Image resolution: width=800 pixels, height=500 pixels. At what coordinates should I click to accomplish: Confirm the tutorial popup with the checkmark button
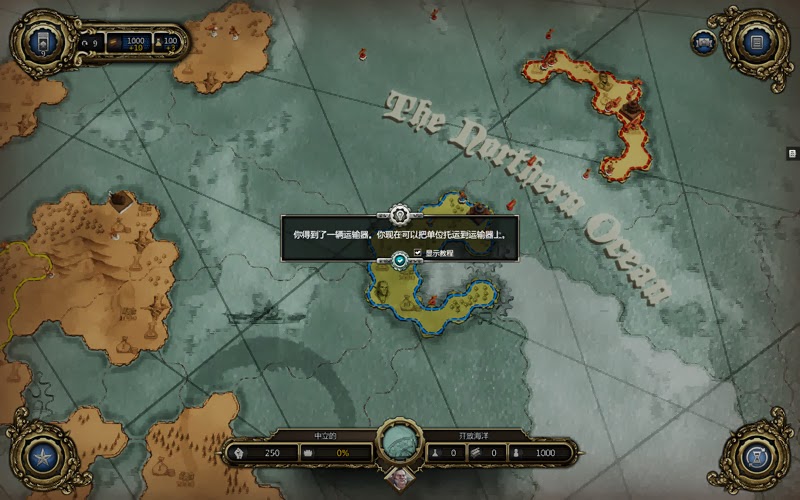(399, 260)
